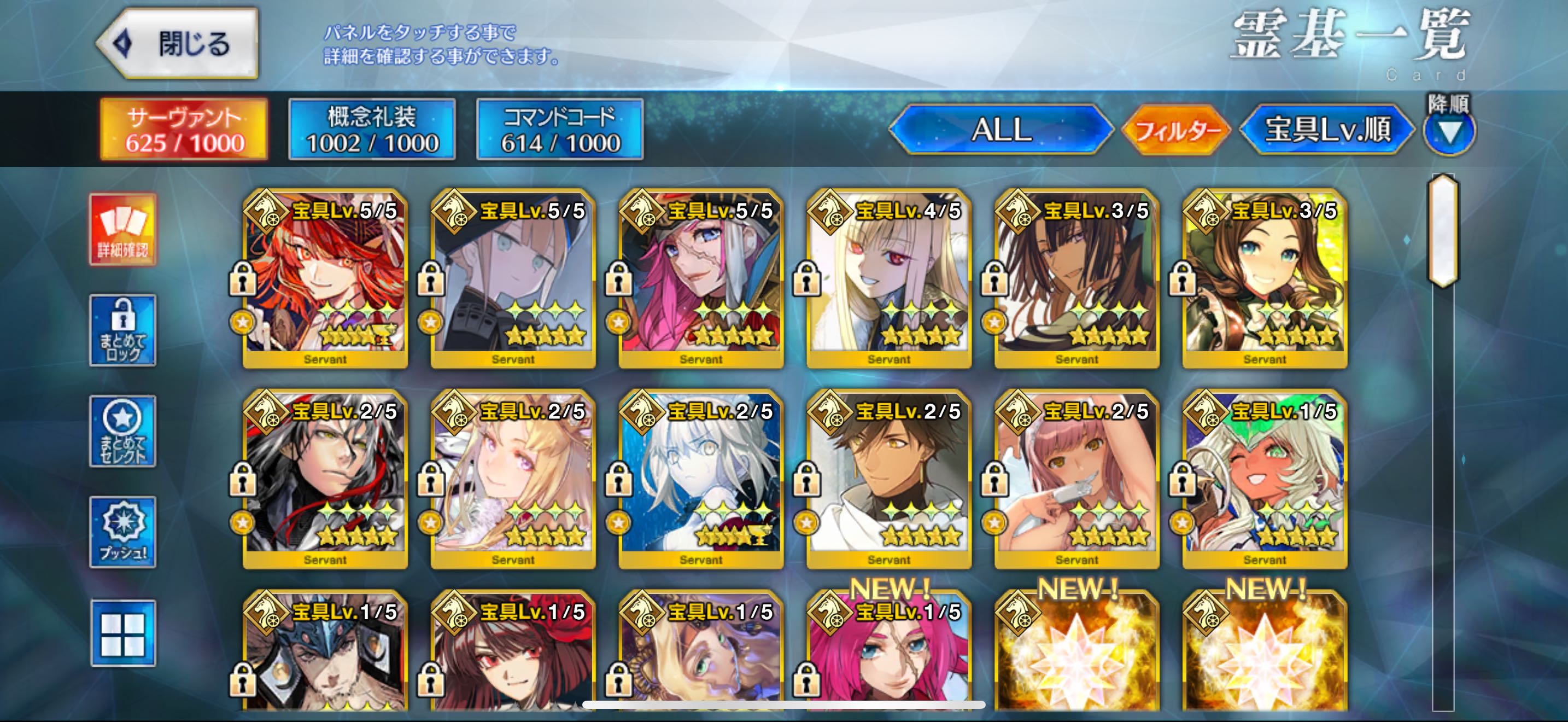Pick the pink-haired servant eating ice pop

coord(1076,479)
